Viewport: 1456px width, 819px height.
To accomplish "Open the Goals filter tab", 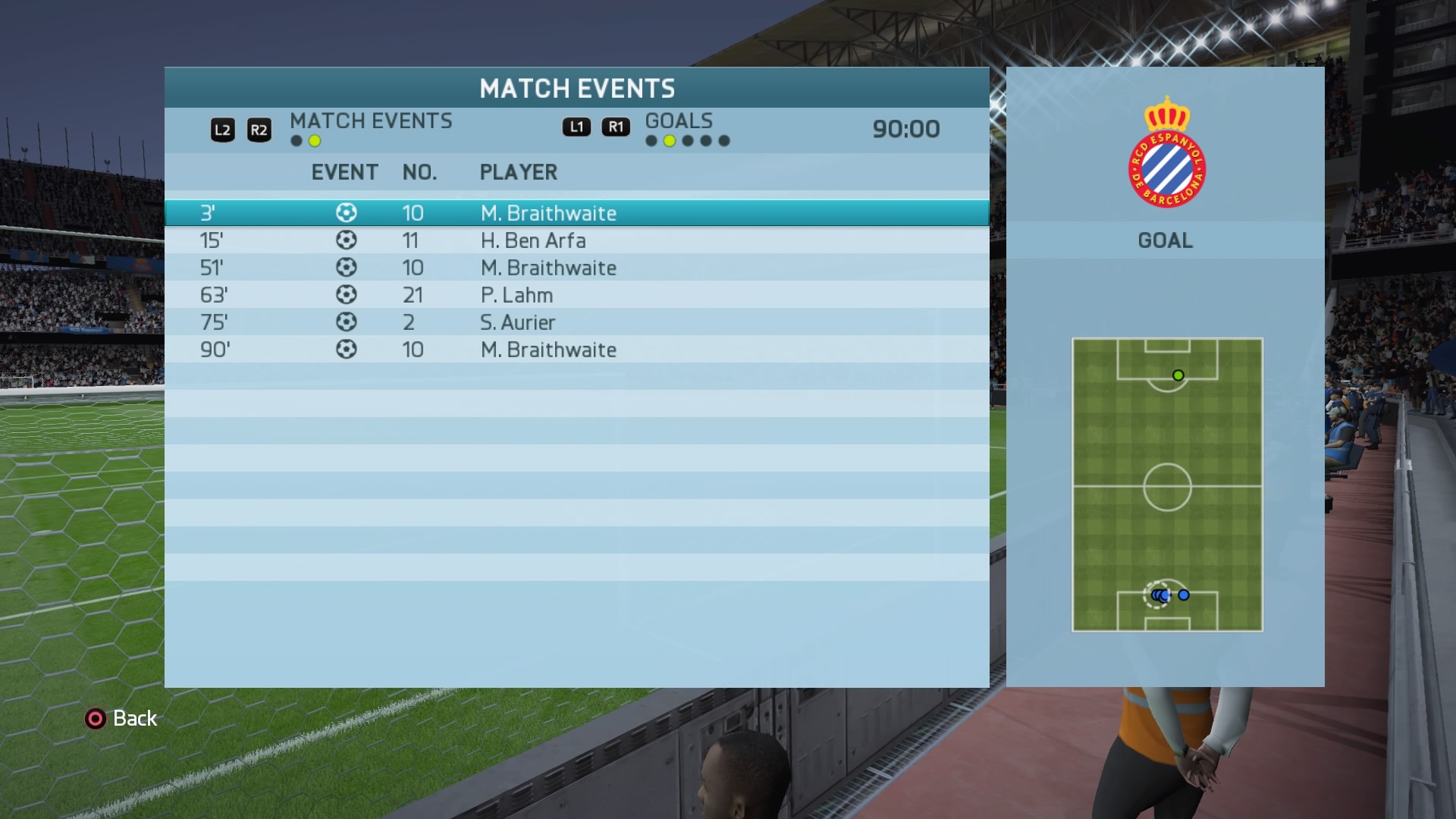I will (x=679, y=121).
